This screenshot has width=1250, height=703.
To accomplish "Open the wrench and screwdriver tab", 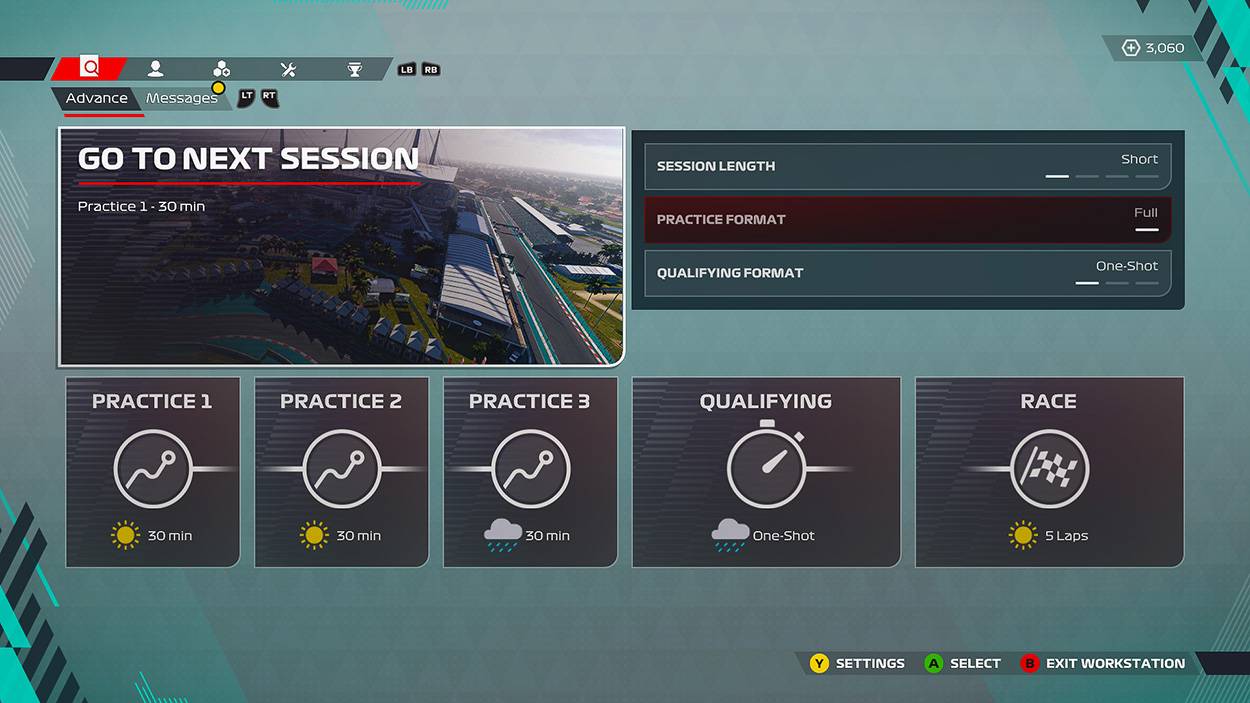I will 288,69.
